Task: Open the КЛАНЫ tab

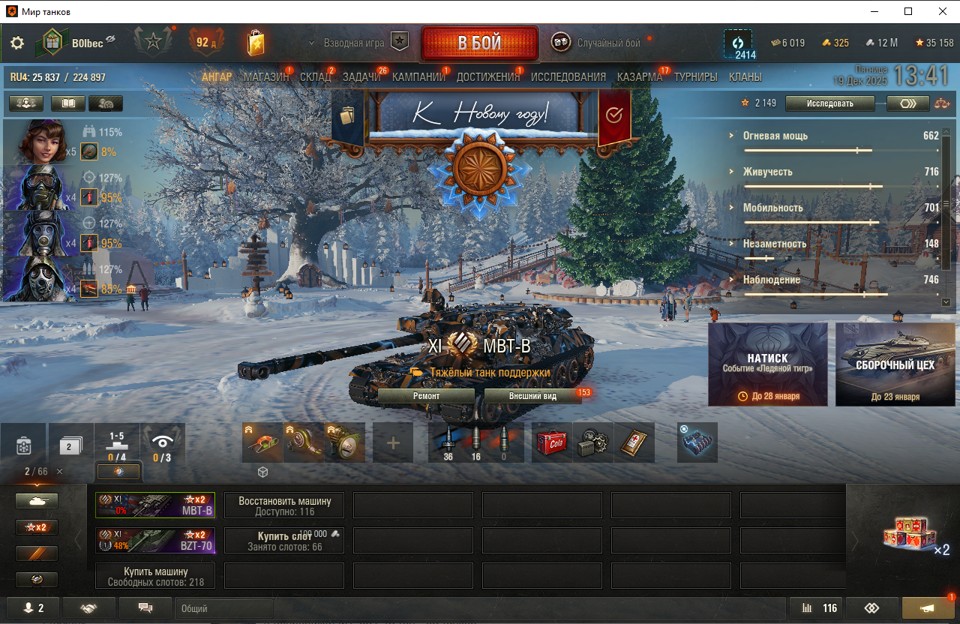Action: [x=745, y=77]
